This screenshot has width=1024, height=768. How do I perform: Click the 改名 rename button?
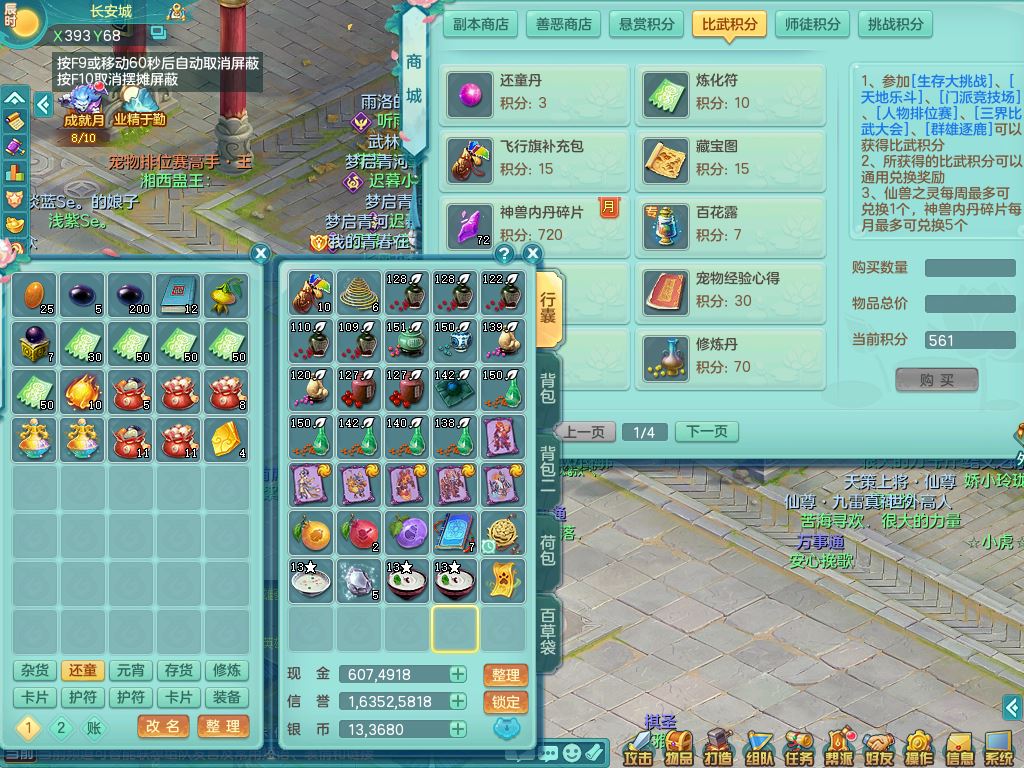162,727
